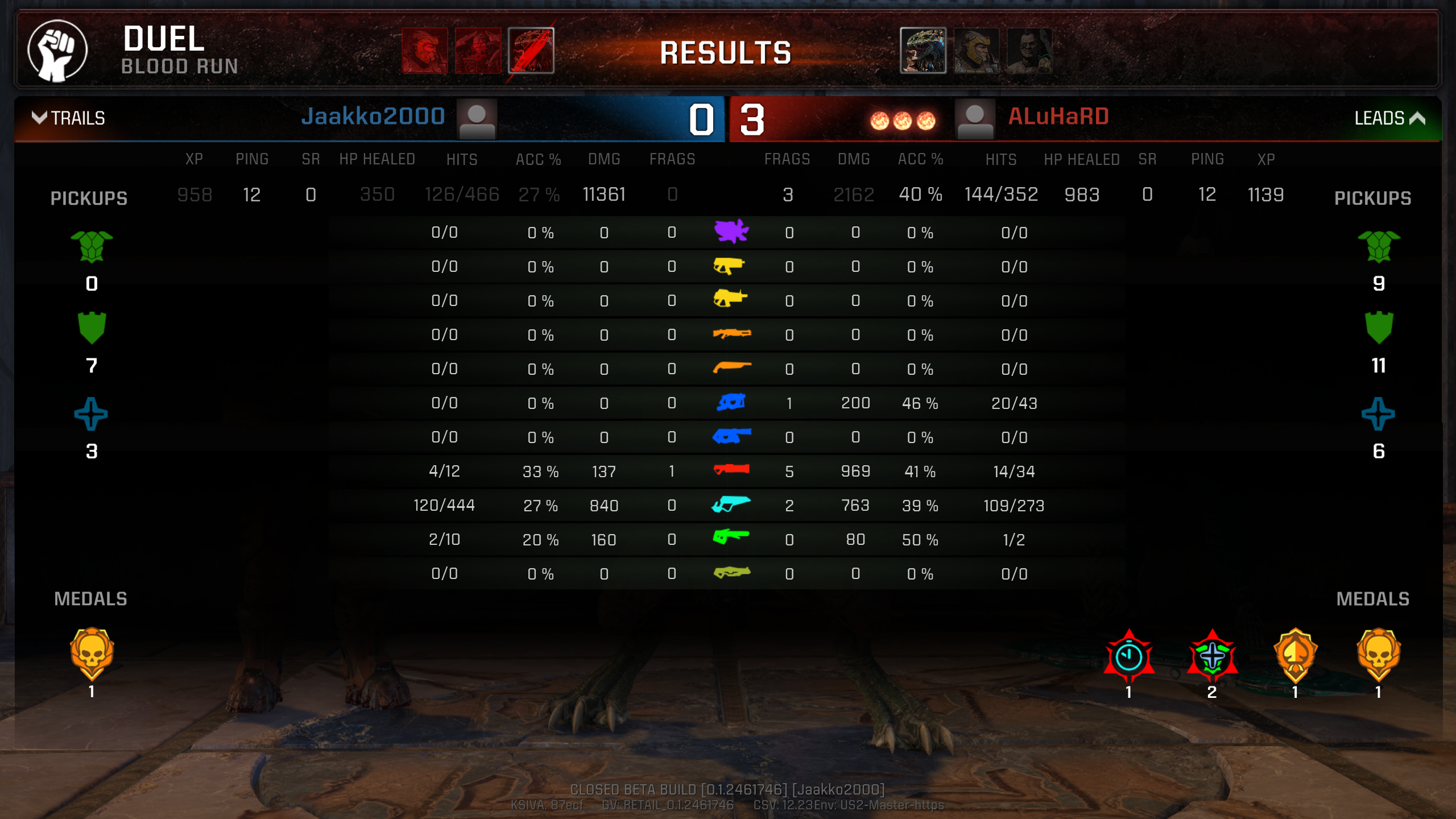Screen dimensions: 1456x819
Task: Click the stopwatch medal icon
Action: click(x=1129, y=657)
